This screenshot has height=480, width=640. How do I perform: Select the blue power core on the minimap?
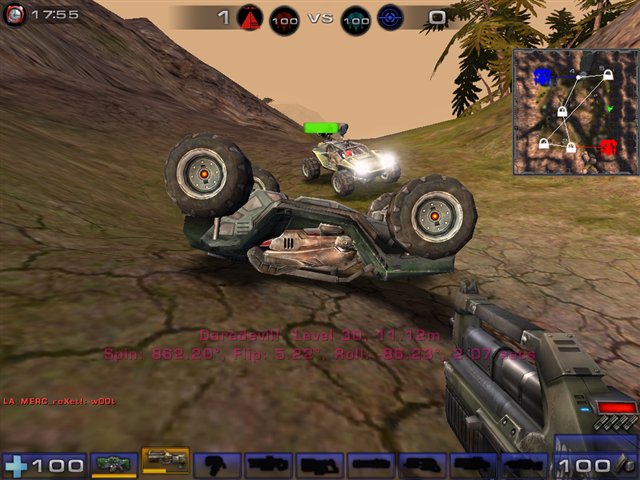(x=543, y=76)
